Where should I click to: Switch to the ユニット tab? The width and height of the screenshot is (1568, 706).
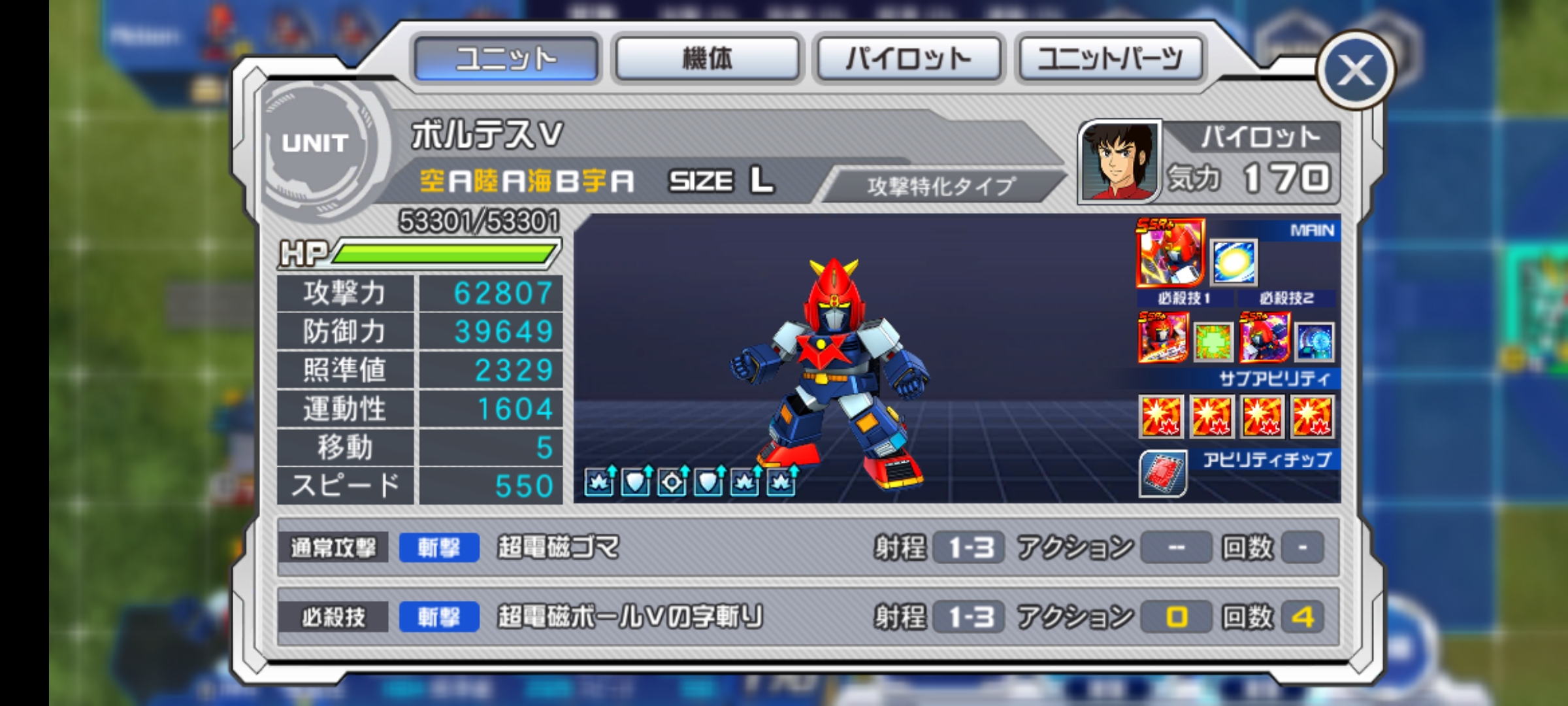(506, 59)
